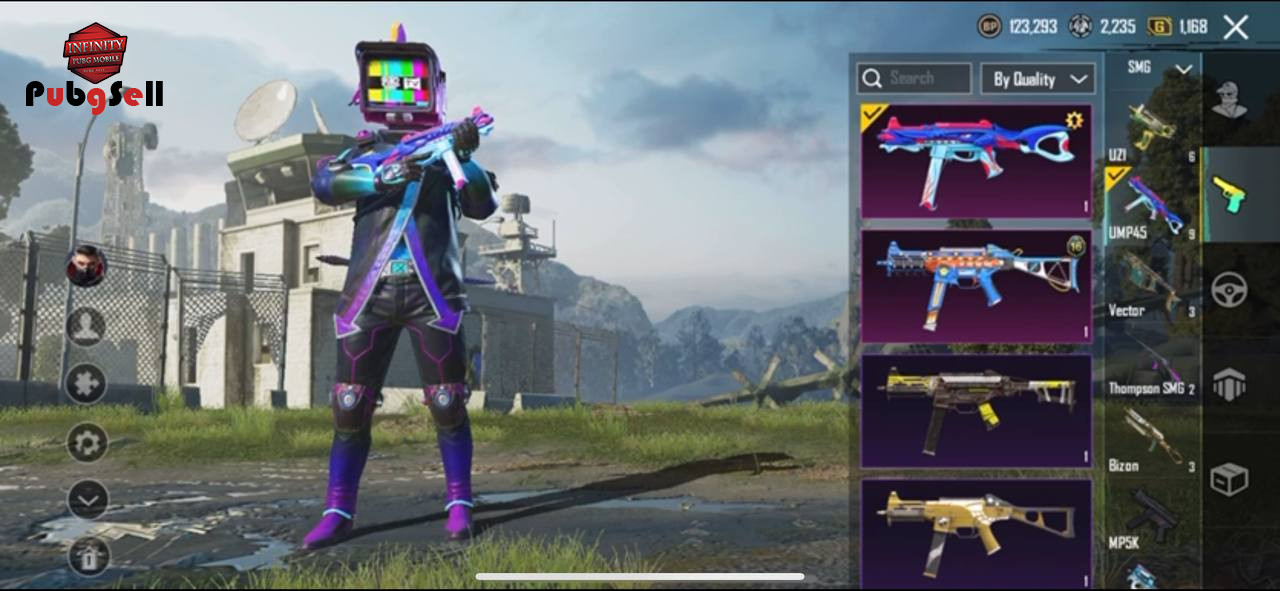Select UMP45 in the weapon list

1151,207
